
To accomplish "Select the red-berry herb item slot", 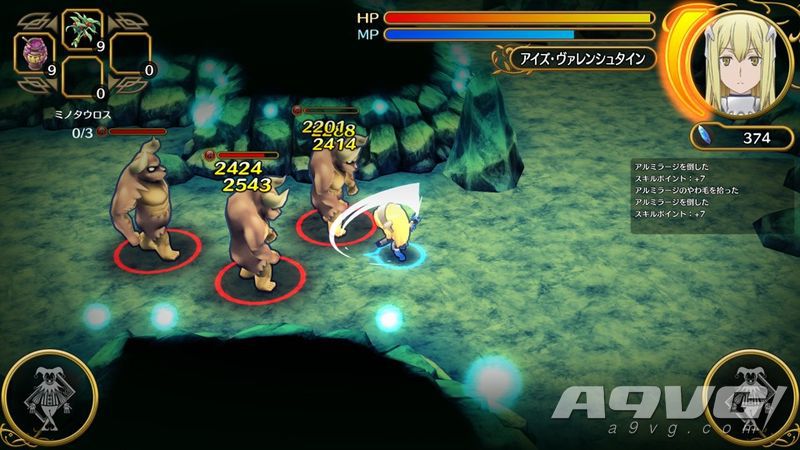I will pos(84,30).
